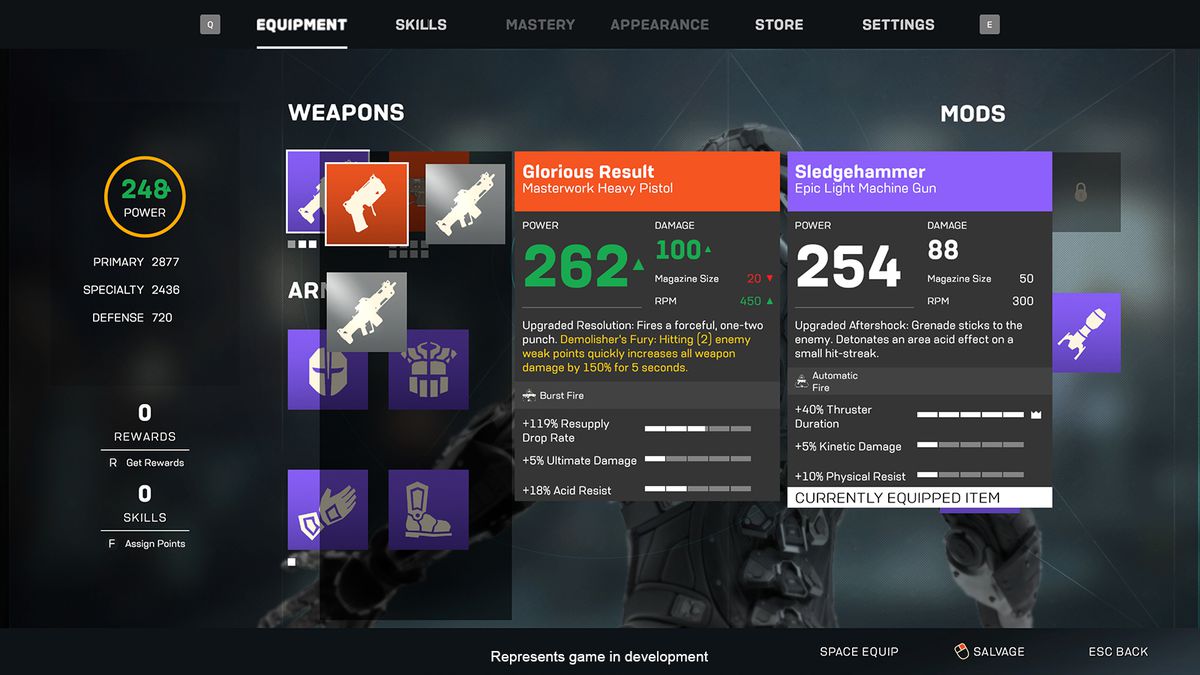
Task: Select the orange Glorious Result pistol slot
Action: click(366, 204)
